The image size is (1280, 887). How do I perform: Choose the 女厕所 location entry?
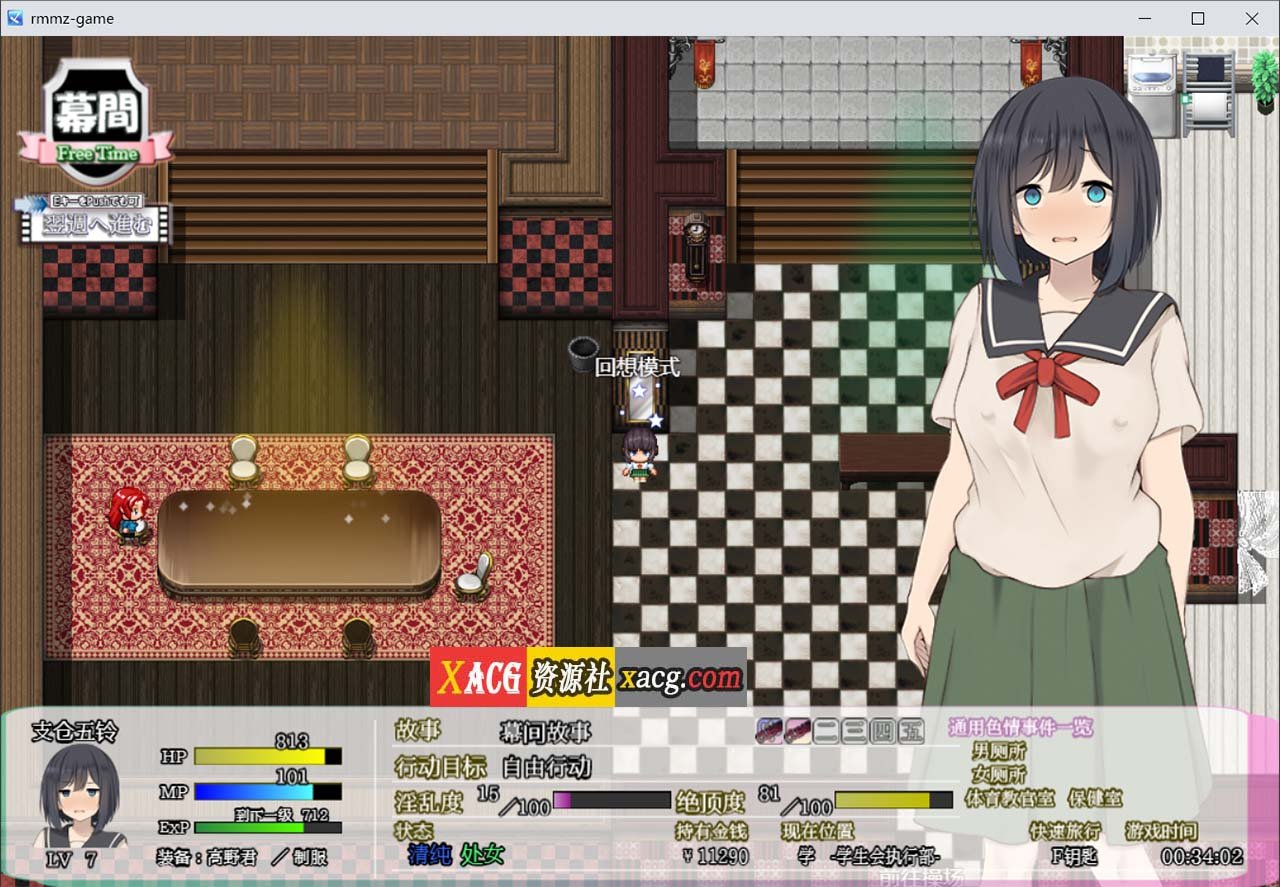999,774
